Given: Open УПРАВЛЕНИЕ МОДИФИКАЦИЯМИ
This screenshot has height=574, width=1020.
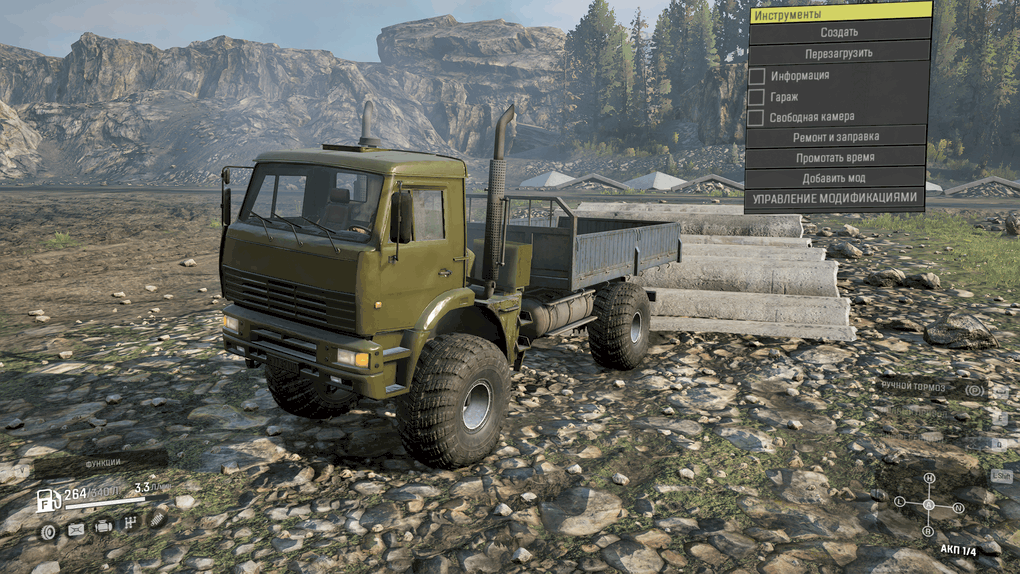Looking at the screenshot, I should 836,199.
